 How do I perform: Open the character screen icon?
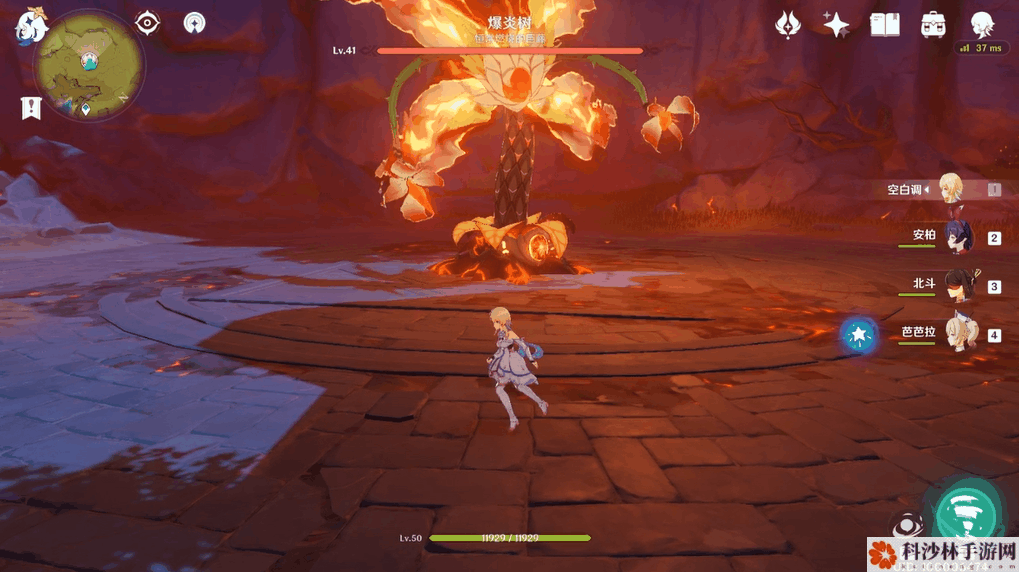[x=983, y=24]
